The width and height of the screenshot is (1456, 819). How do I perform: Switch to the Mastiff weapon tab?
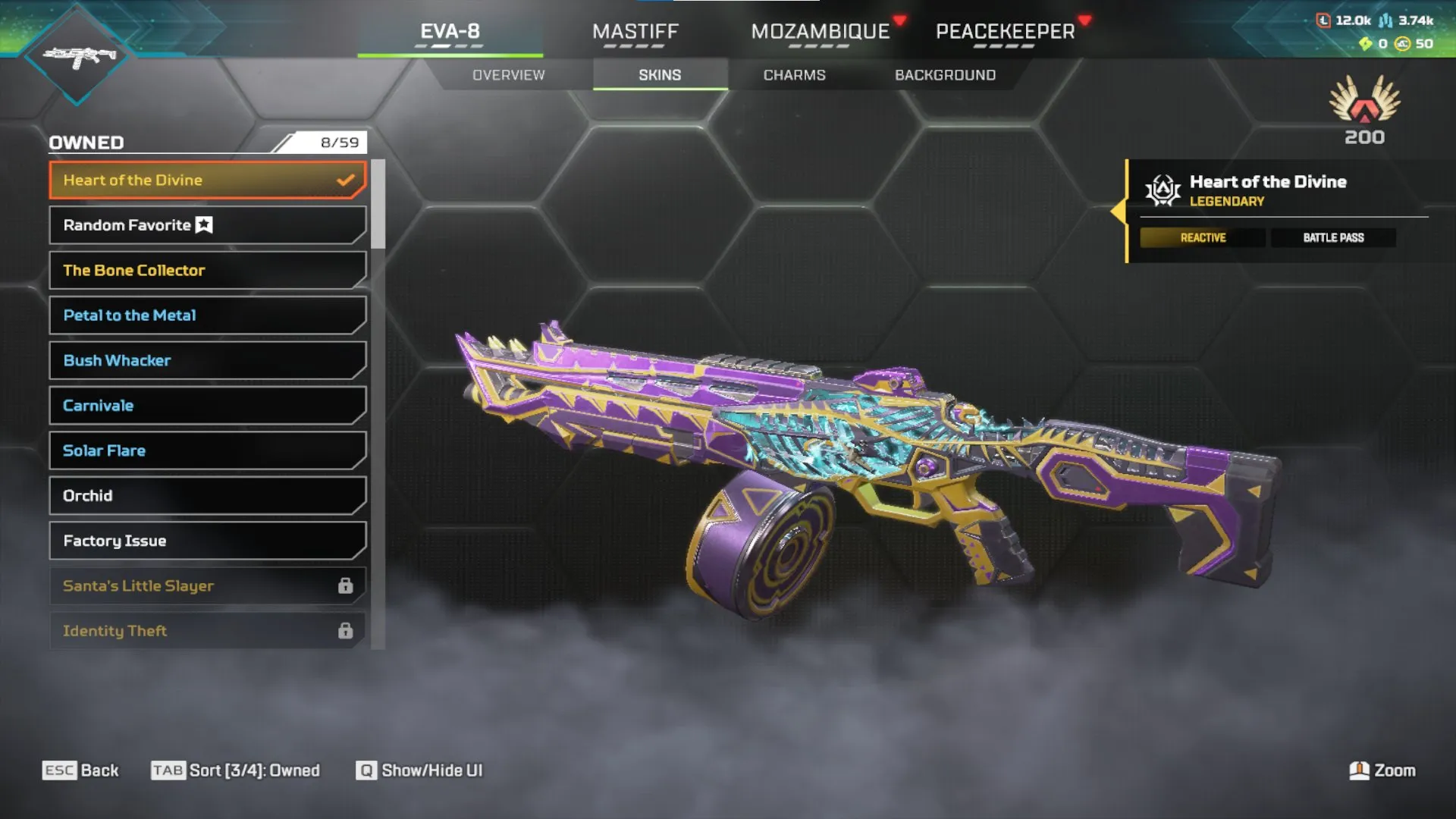pos(635,32)
